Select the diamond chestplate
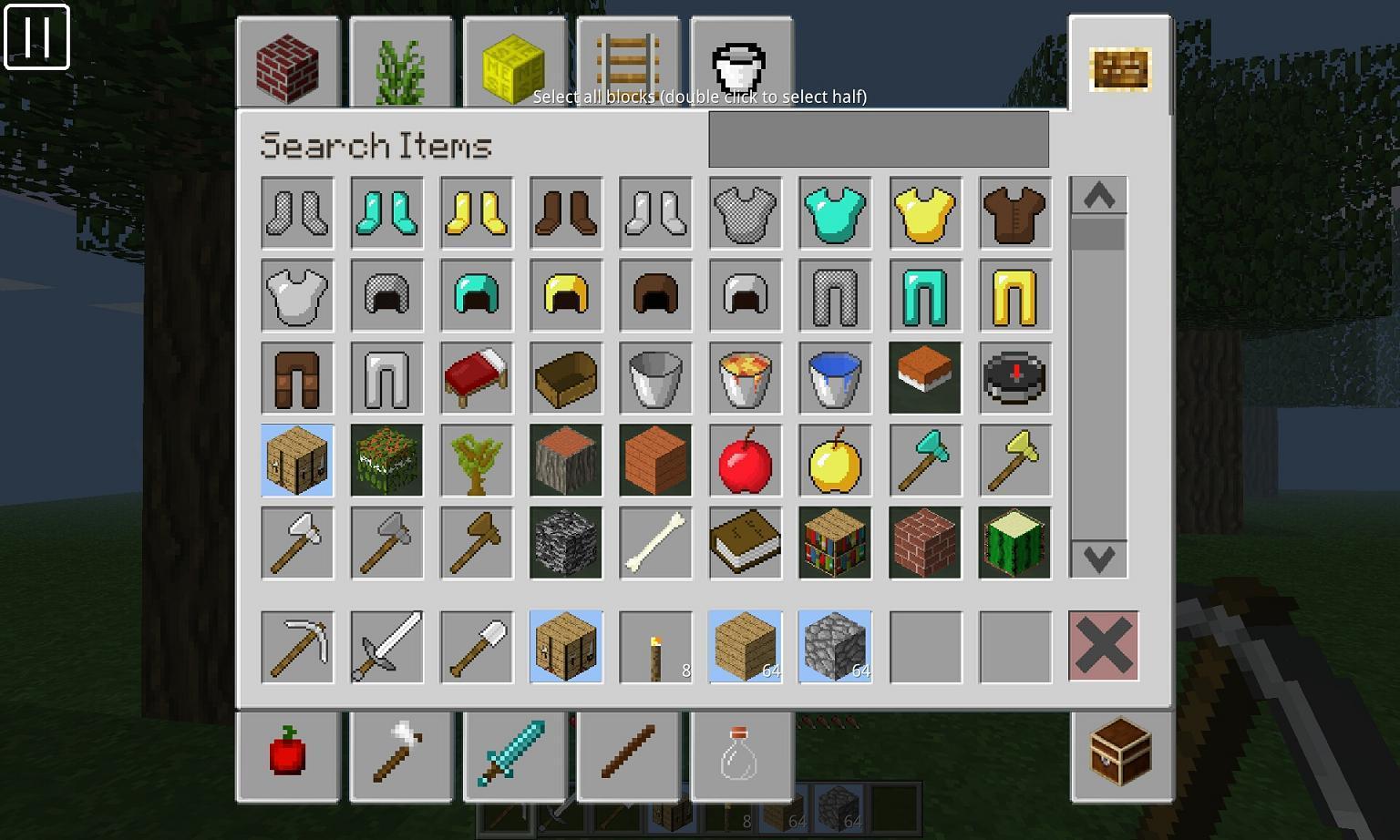 834,213
